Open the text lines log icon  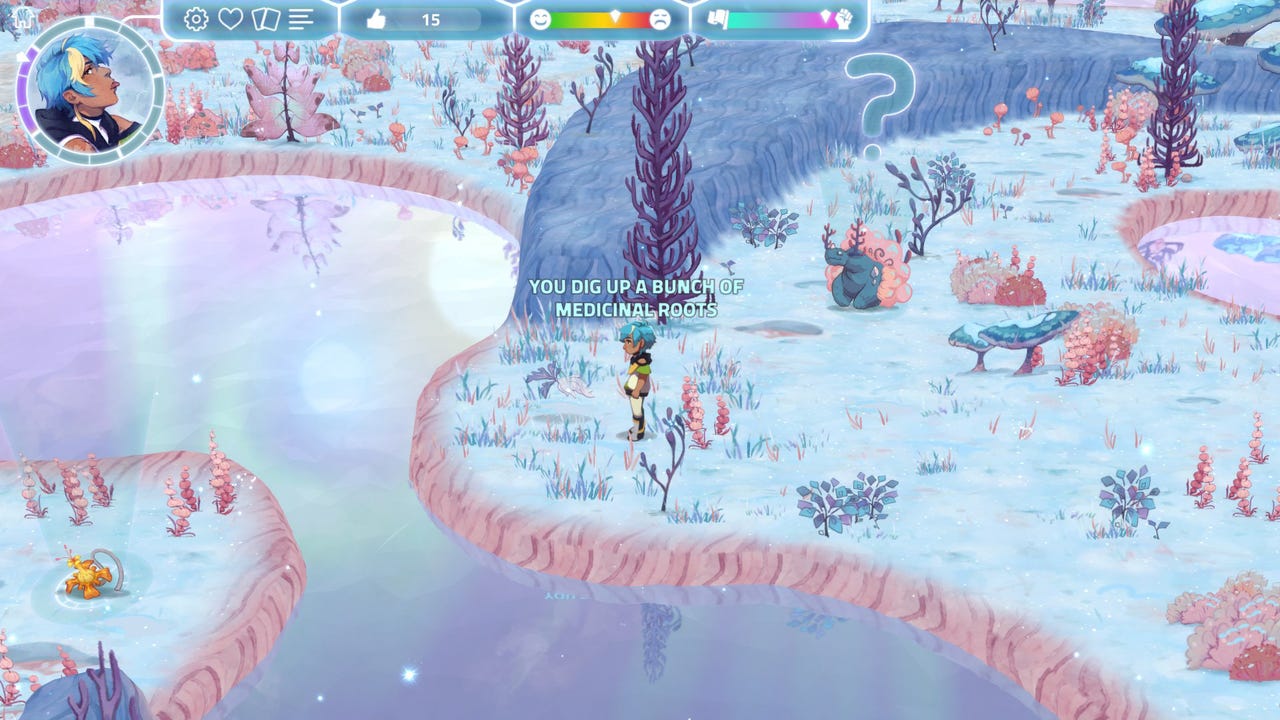(301, 19)
